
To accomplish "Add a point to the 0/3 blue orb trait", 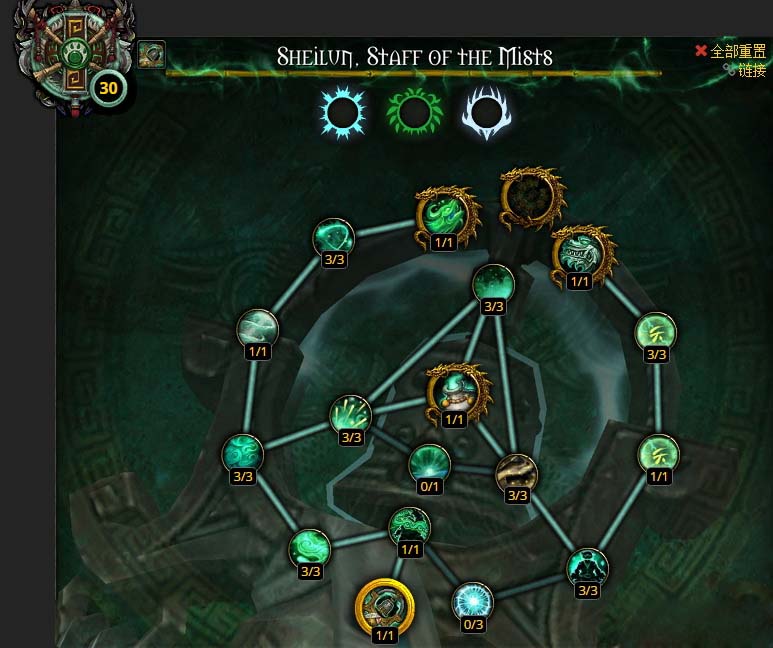I will (472, 602).
